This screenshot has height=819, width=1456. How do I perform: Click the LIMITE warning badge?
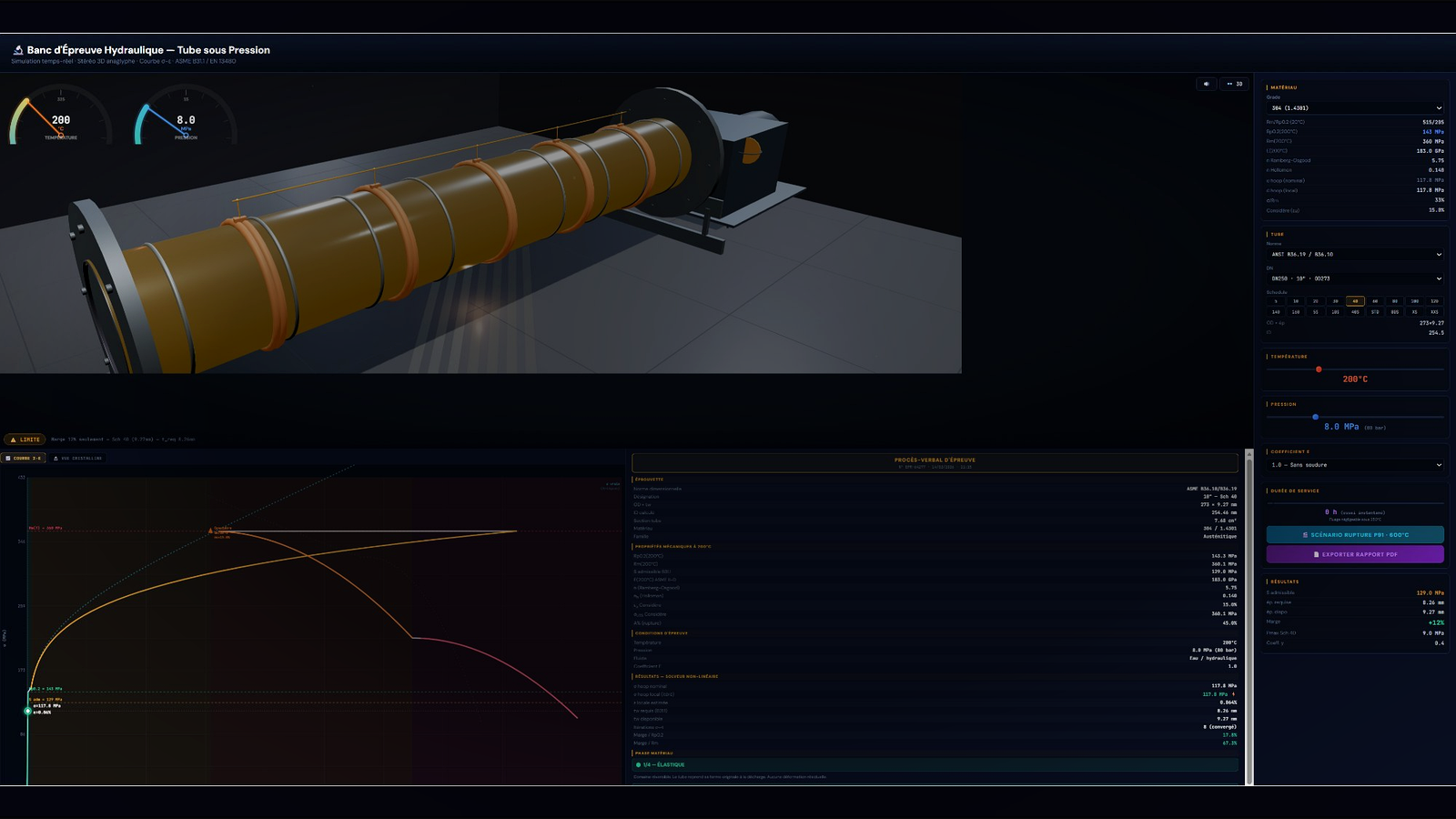25,439
